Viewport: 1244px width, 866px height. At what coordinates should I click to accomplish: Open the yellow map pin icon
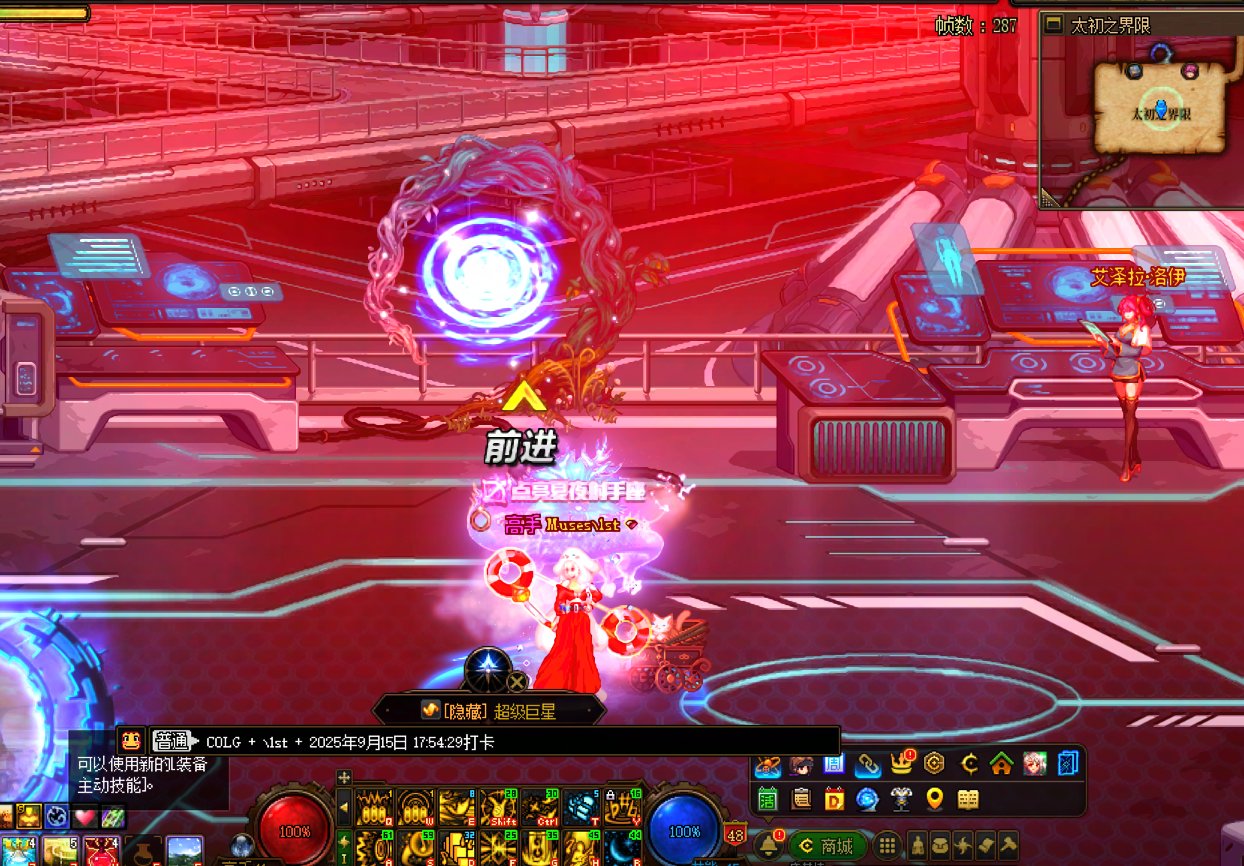935,799
